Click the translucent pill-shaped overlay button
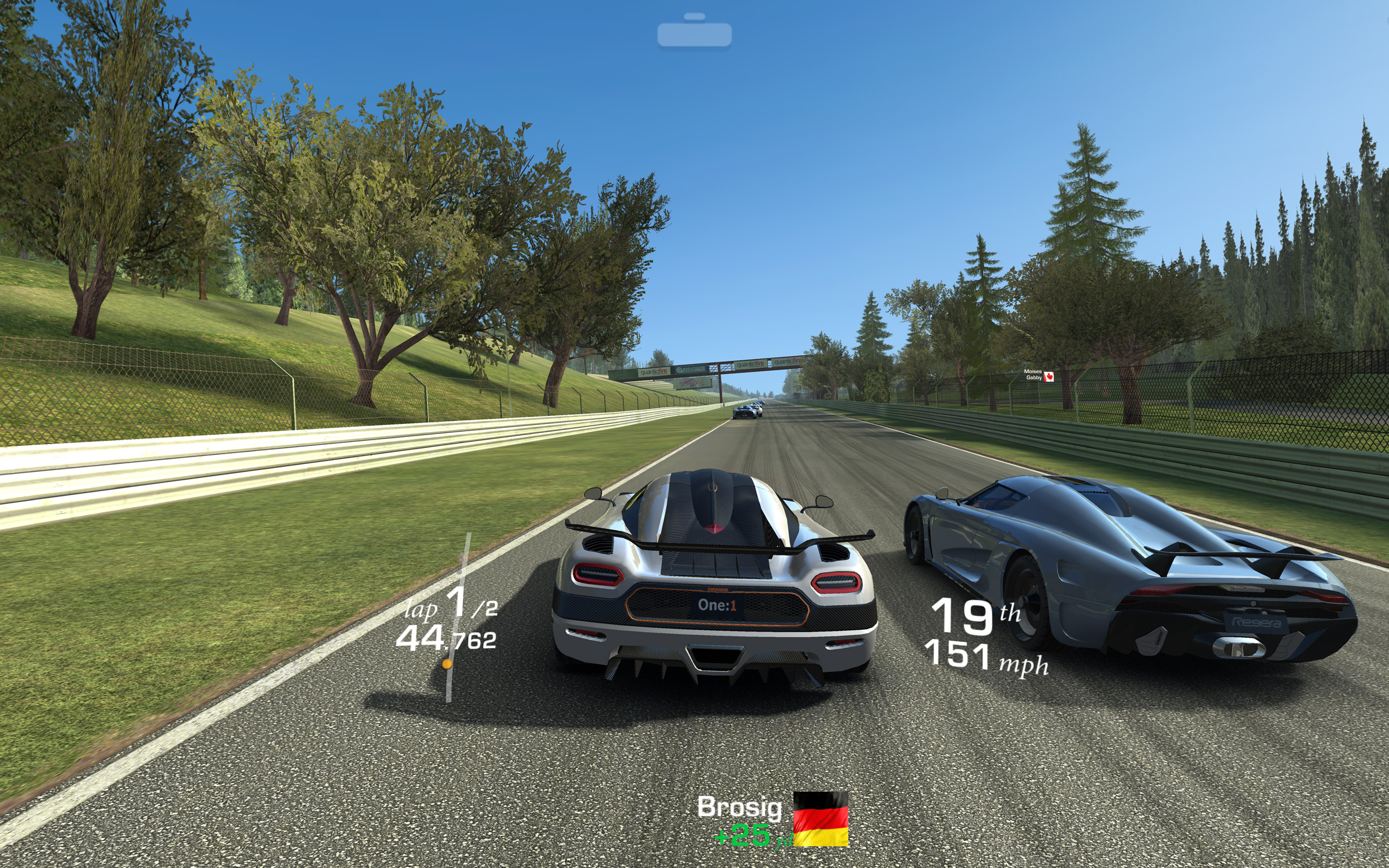 (694, 34)
